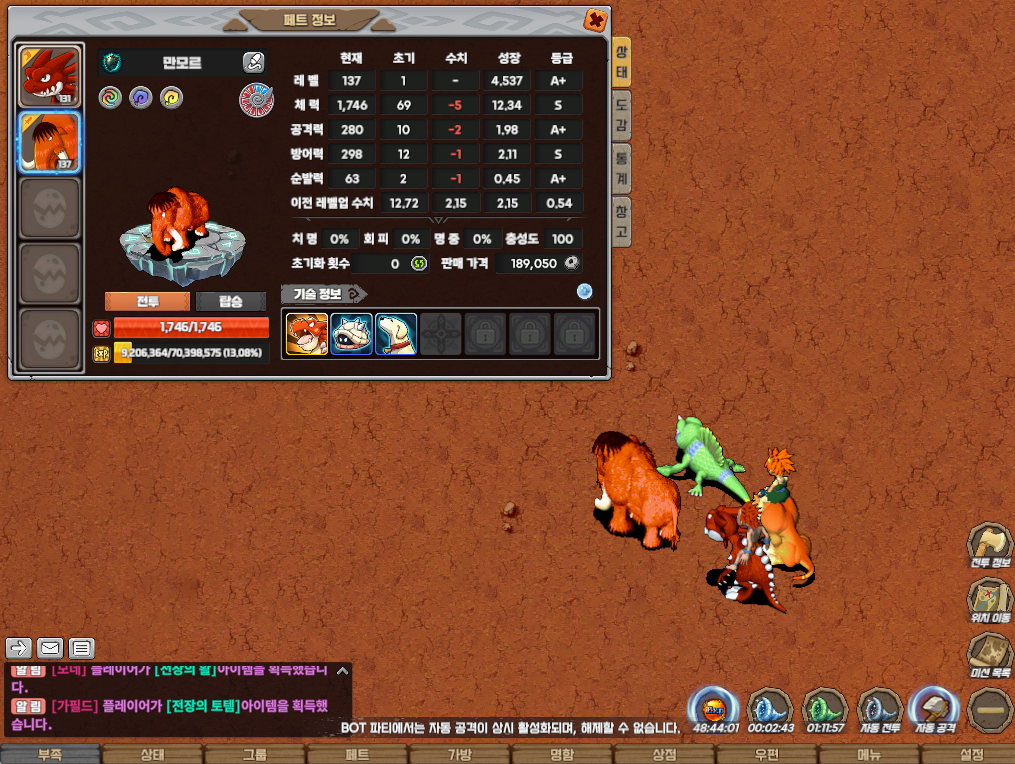
Task: Choose the 전투 battle button
Action: [147, 301]
